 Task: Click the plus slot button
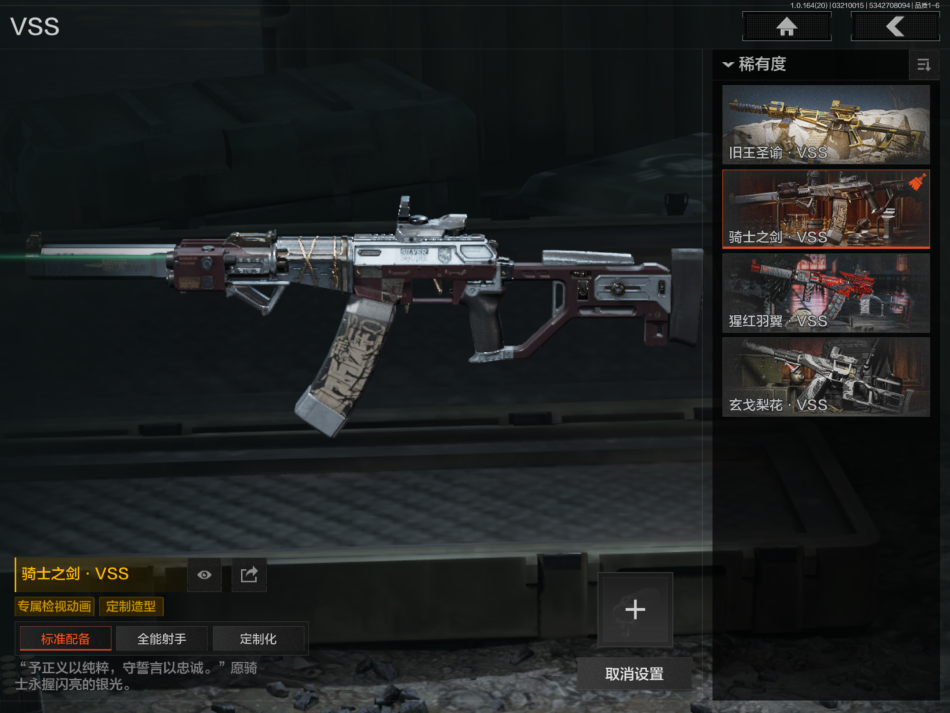click(x=635, y=610)
